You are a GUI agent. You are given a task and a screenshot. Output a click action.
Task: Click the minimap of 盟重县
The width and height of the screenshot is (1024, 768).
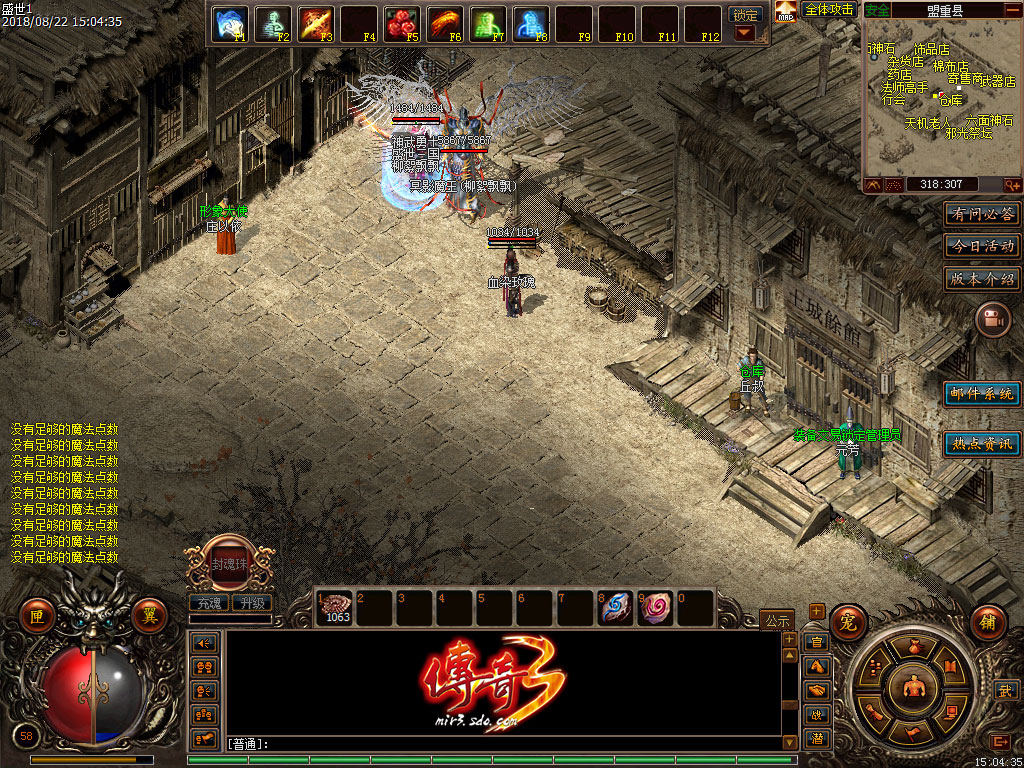[942, 98]
